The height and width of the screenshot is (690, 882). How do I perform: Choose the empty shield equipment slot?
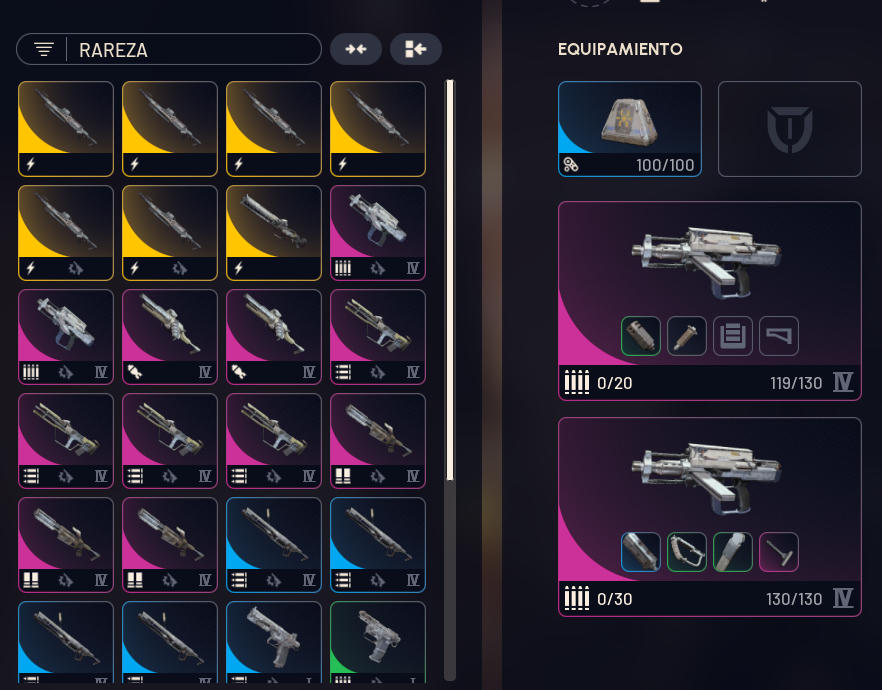tap(789, 129)
